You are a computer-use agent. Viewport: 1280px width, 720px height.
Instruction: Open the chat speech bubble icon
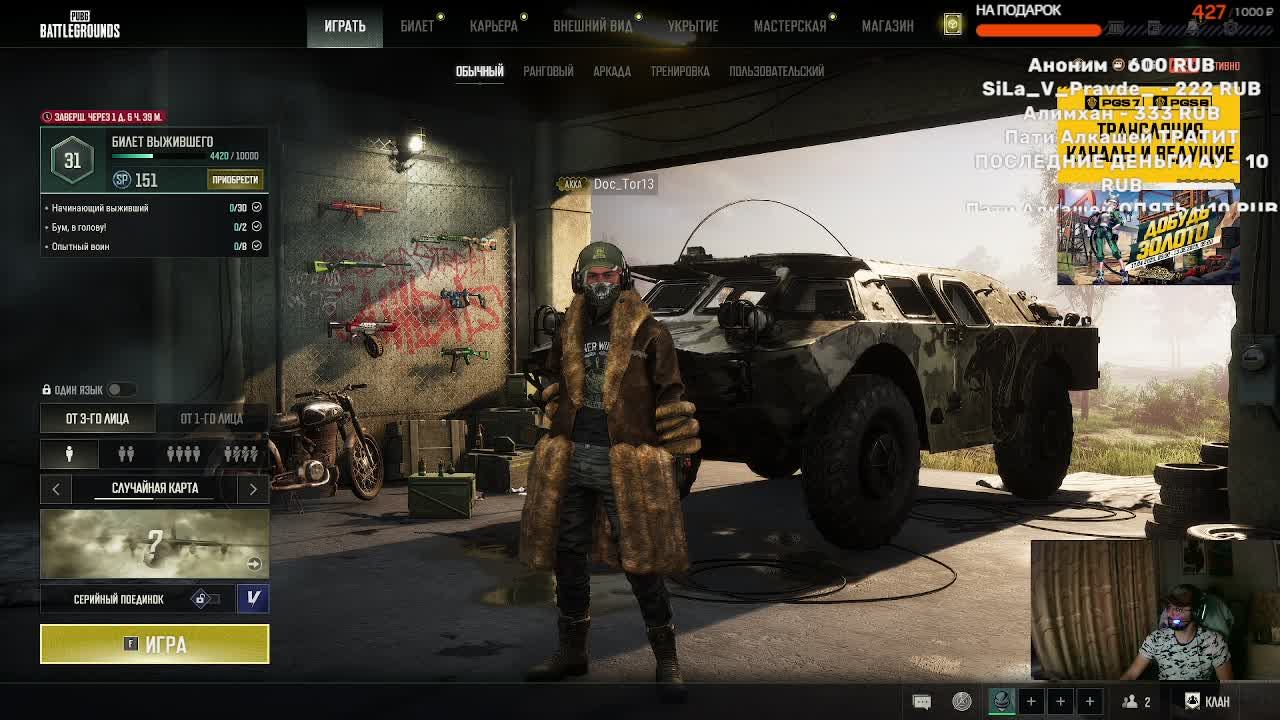pyautogui.click(x=922, y=701)
